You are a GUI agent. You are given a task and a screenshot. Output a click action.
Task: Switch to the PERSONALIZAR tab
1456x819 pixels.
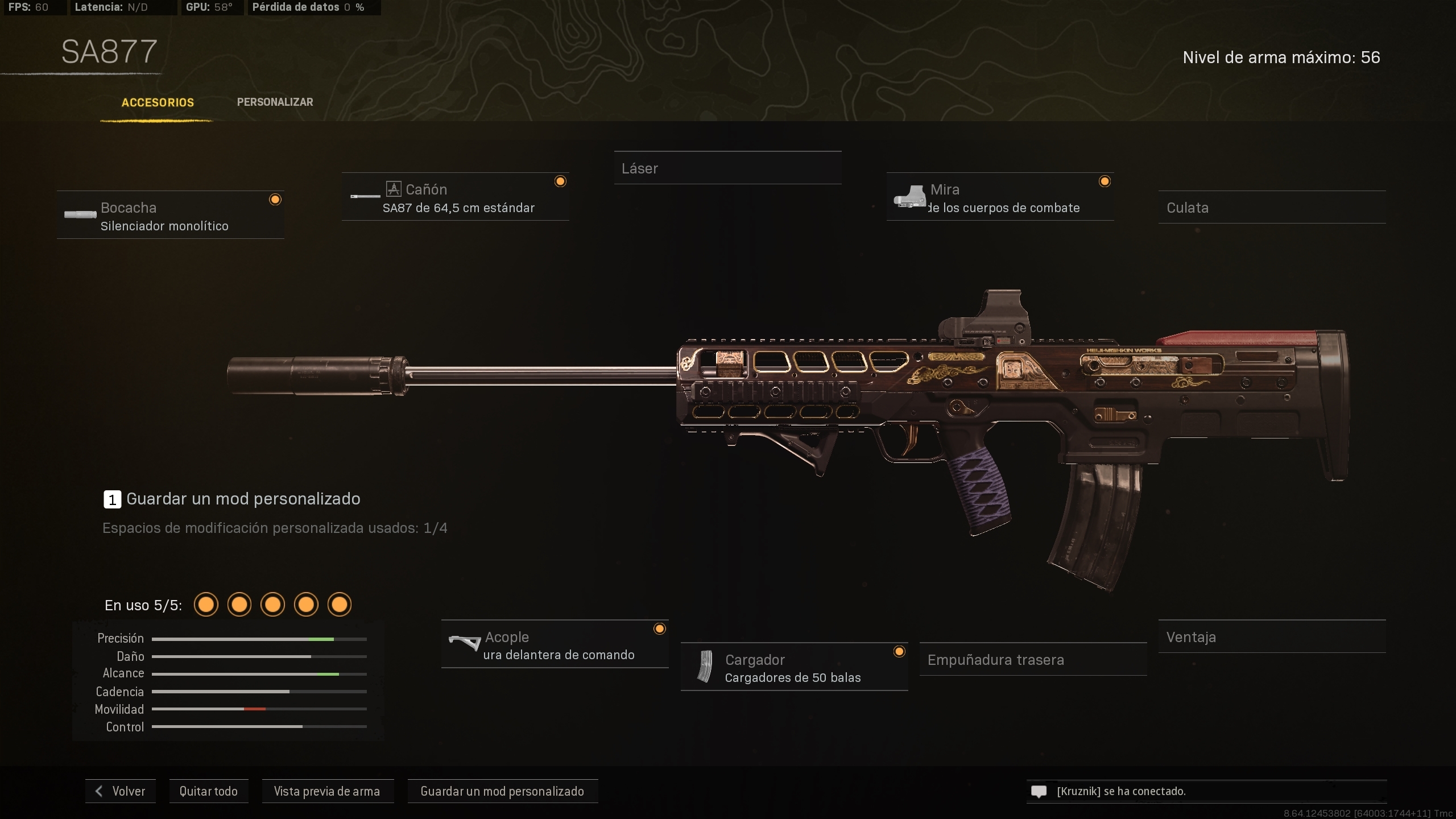[x=275, y=102]
